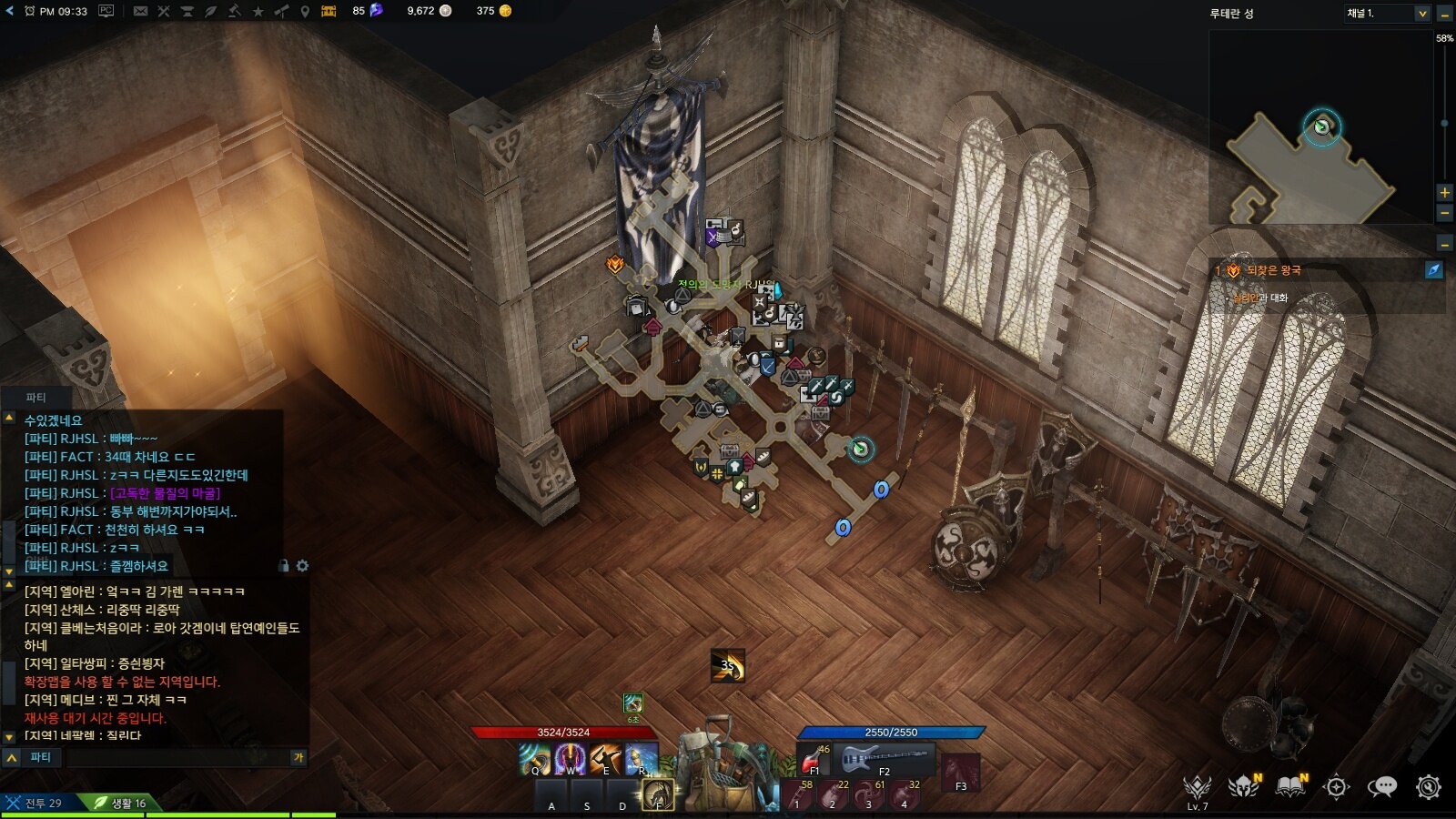This screenshot has width=1456, height=819.
Task: Activate the glowing F skill slot
Action: (x=658, y=794)
